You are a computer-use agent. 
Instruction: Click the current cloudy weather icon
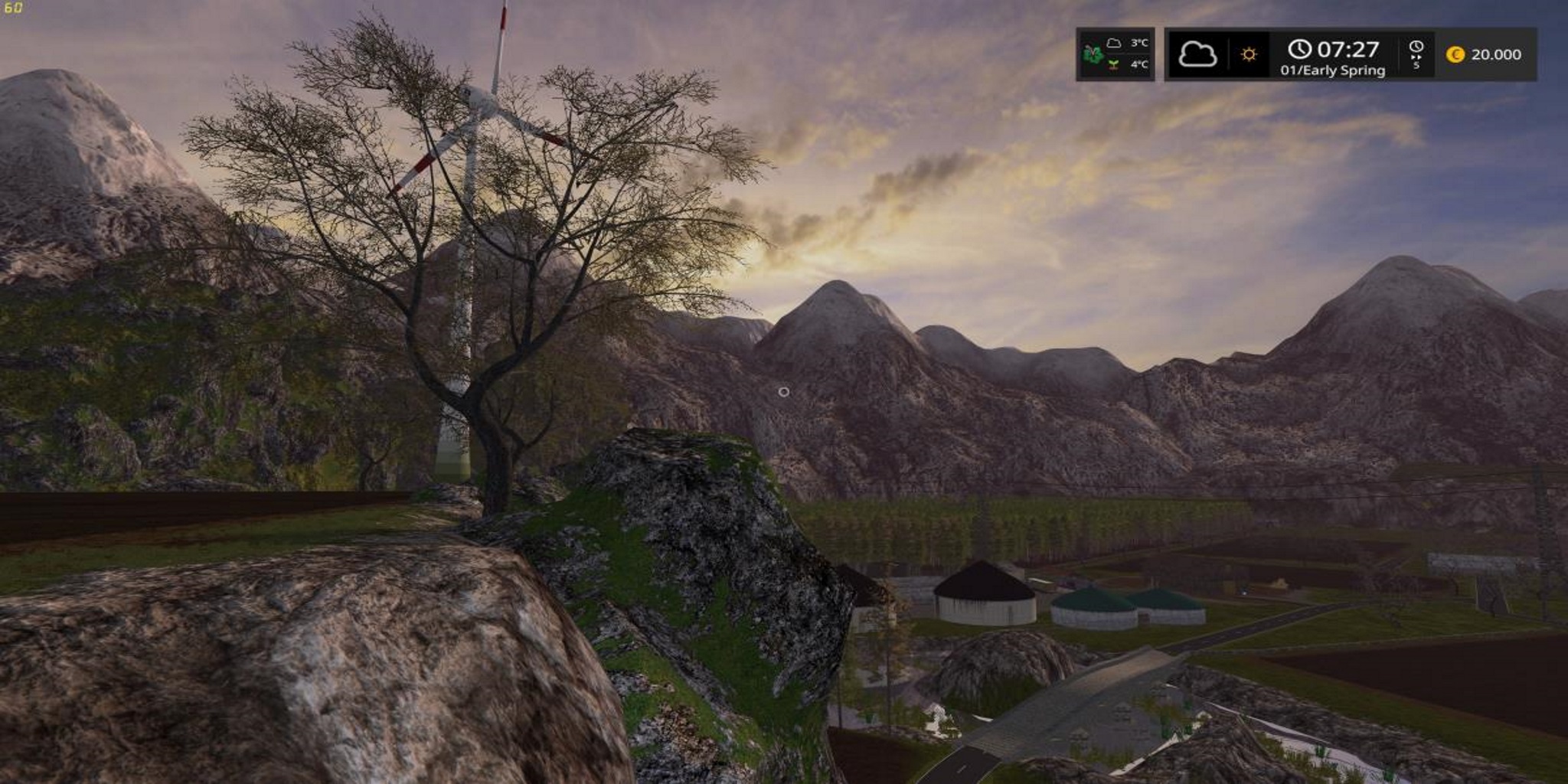(x=1197, y=54)
